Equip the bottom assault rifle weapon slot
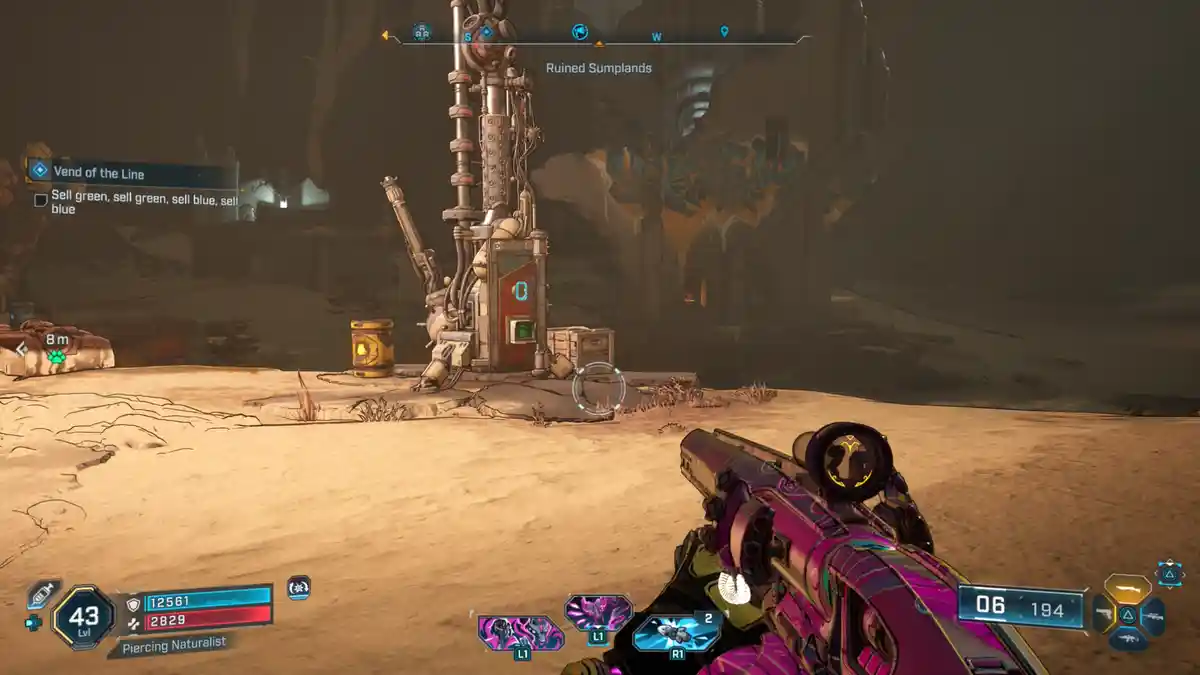 pyautogui.click(x=1128, y=640)
